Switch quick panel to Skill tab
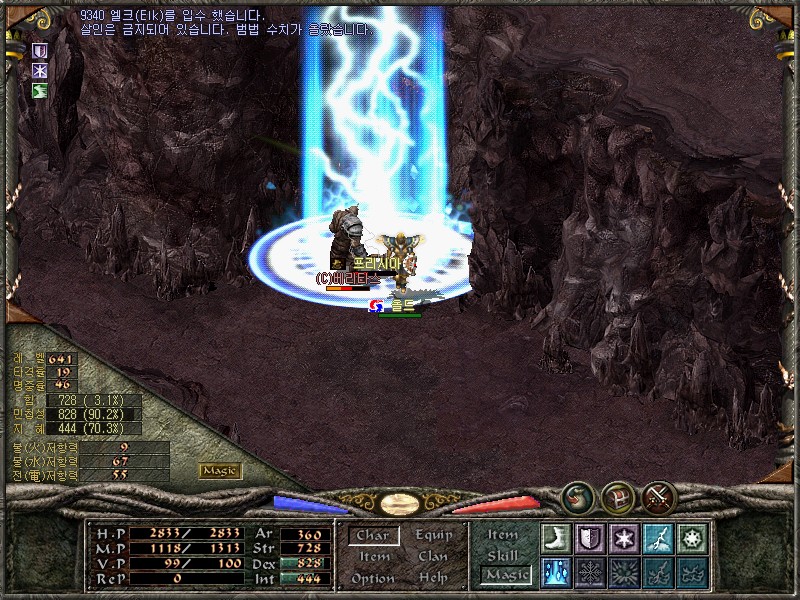The image size is (800, 600). click(x=503, y=555)
